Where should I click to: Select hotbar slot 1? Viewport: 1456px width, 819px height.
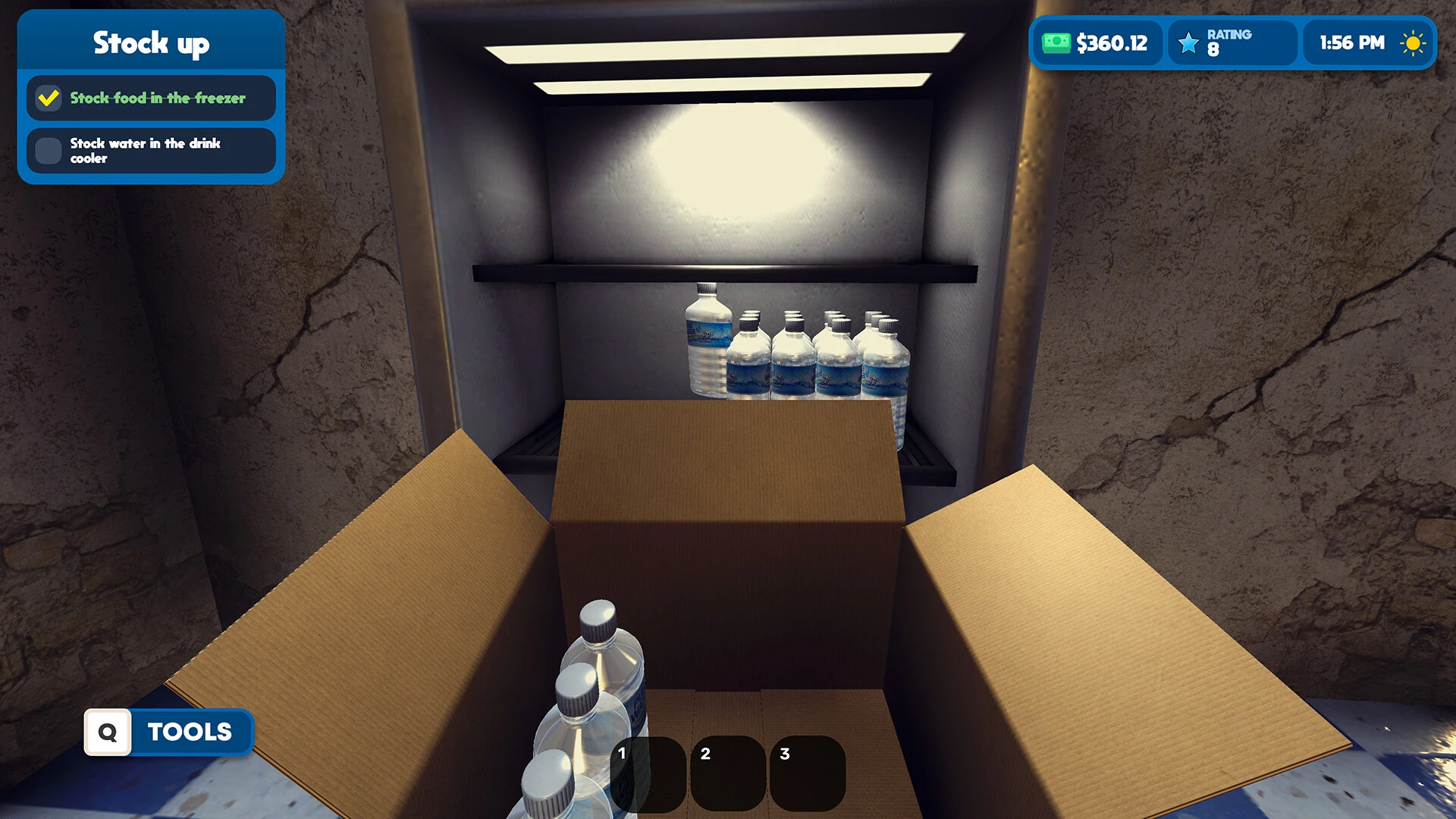[x=648, y=773]
